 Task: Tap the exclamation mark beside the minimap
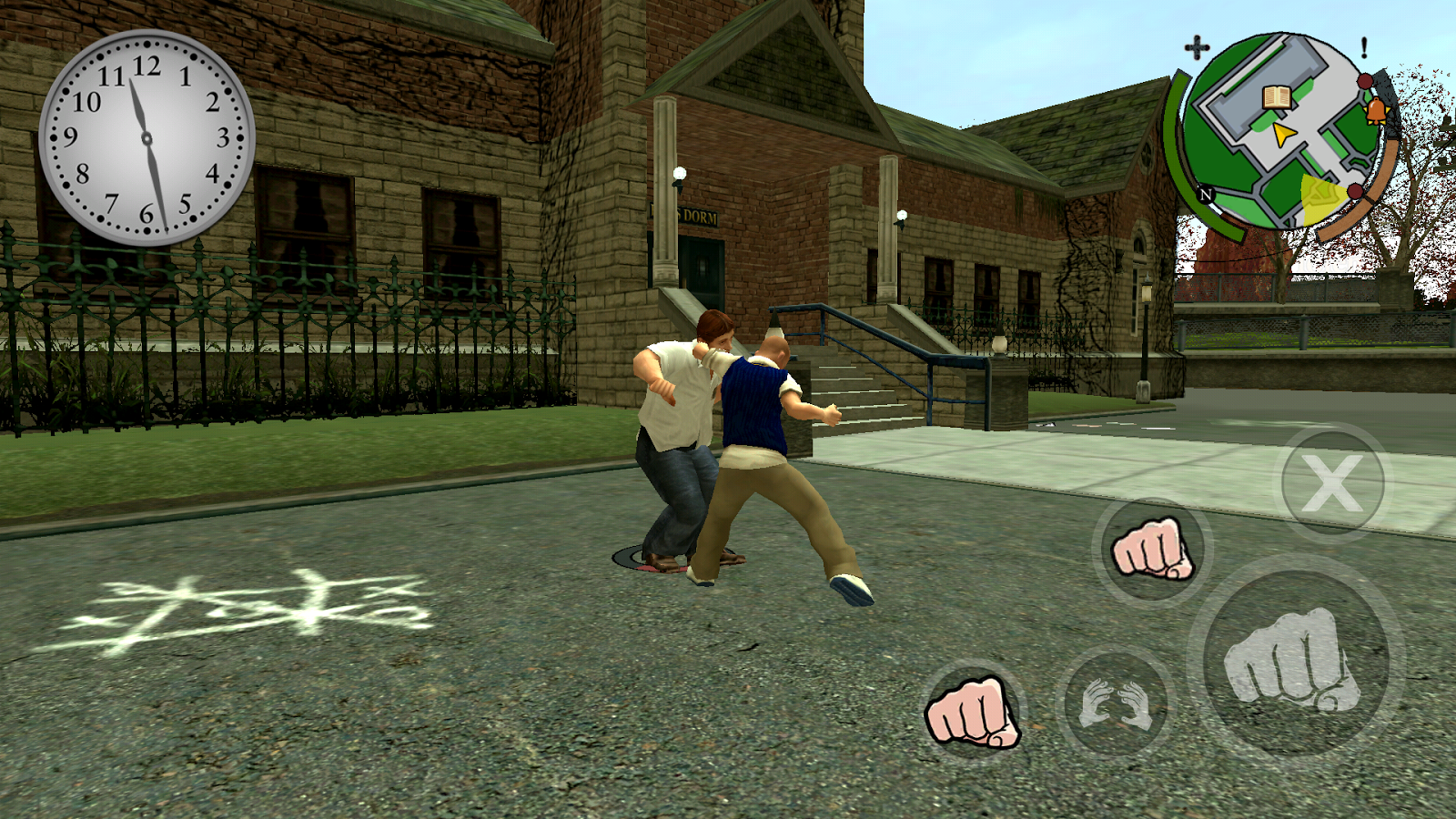1363,47
